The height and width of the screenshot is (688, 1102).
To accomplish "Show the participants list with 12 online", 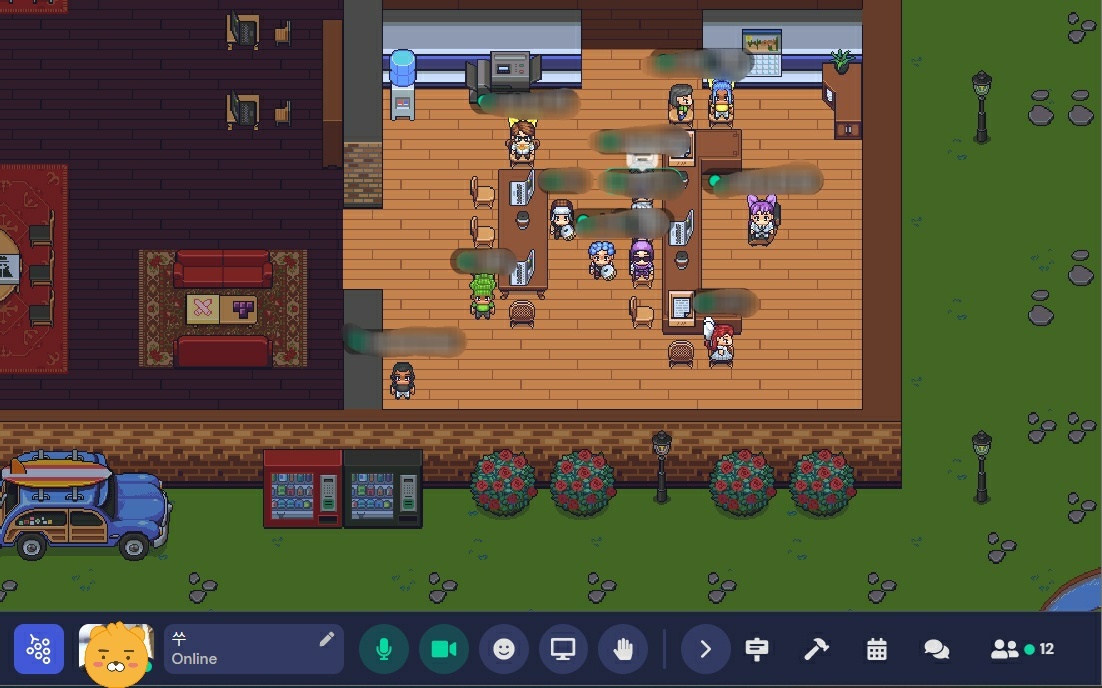I will [x=1021, y=650].
